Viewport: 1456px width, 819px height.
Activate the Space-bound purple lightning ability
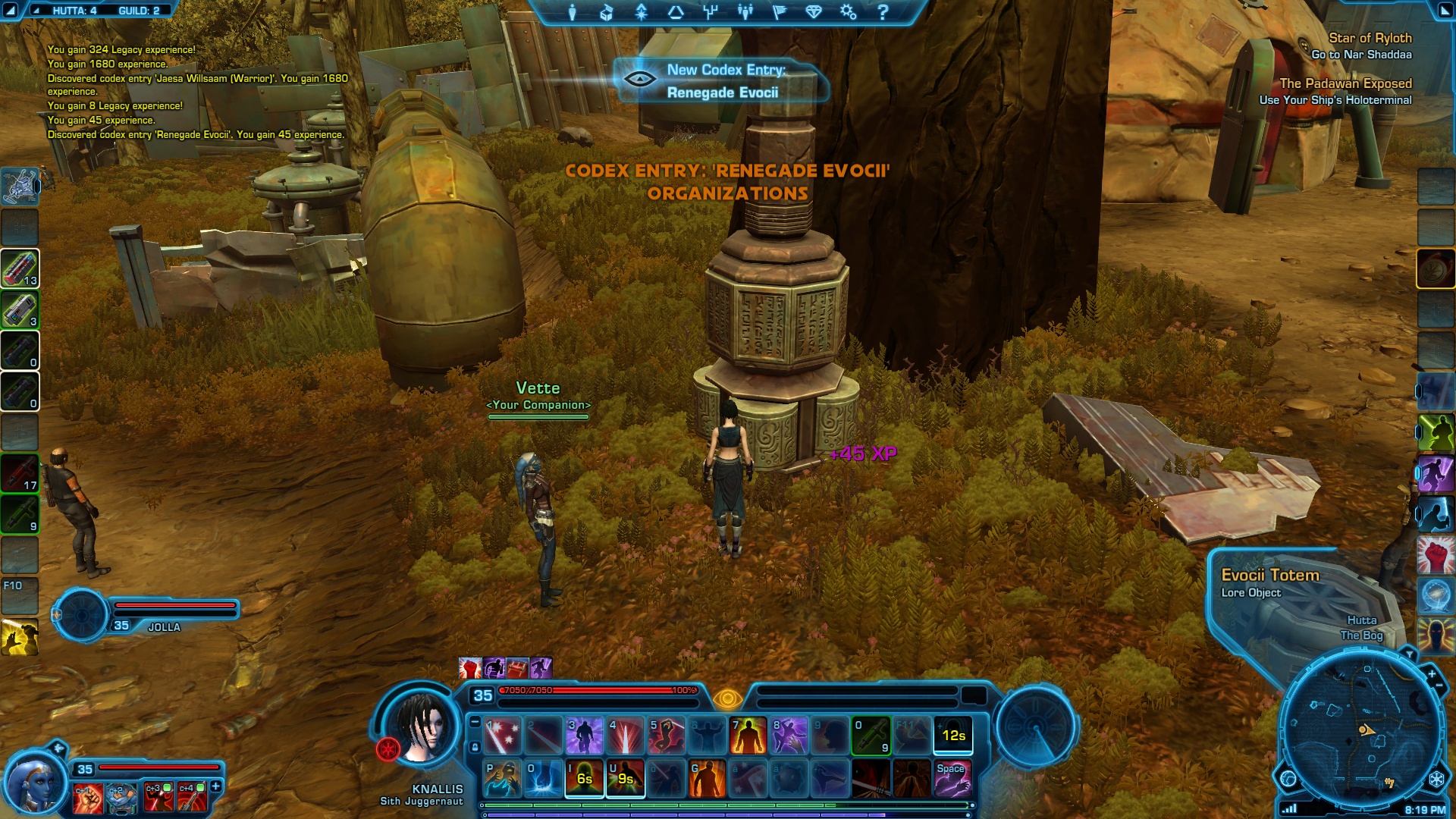952,779
